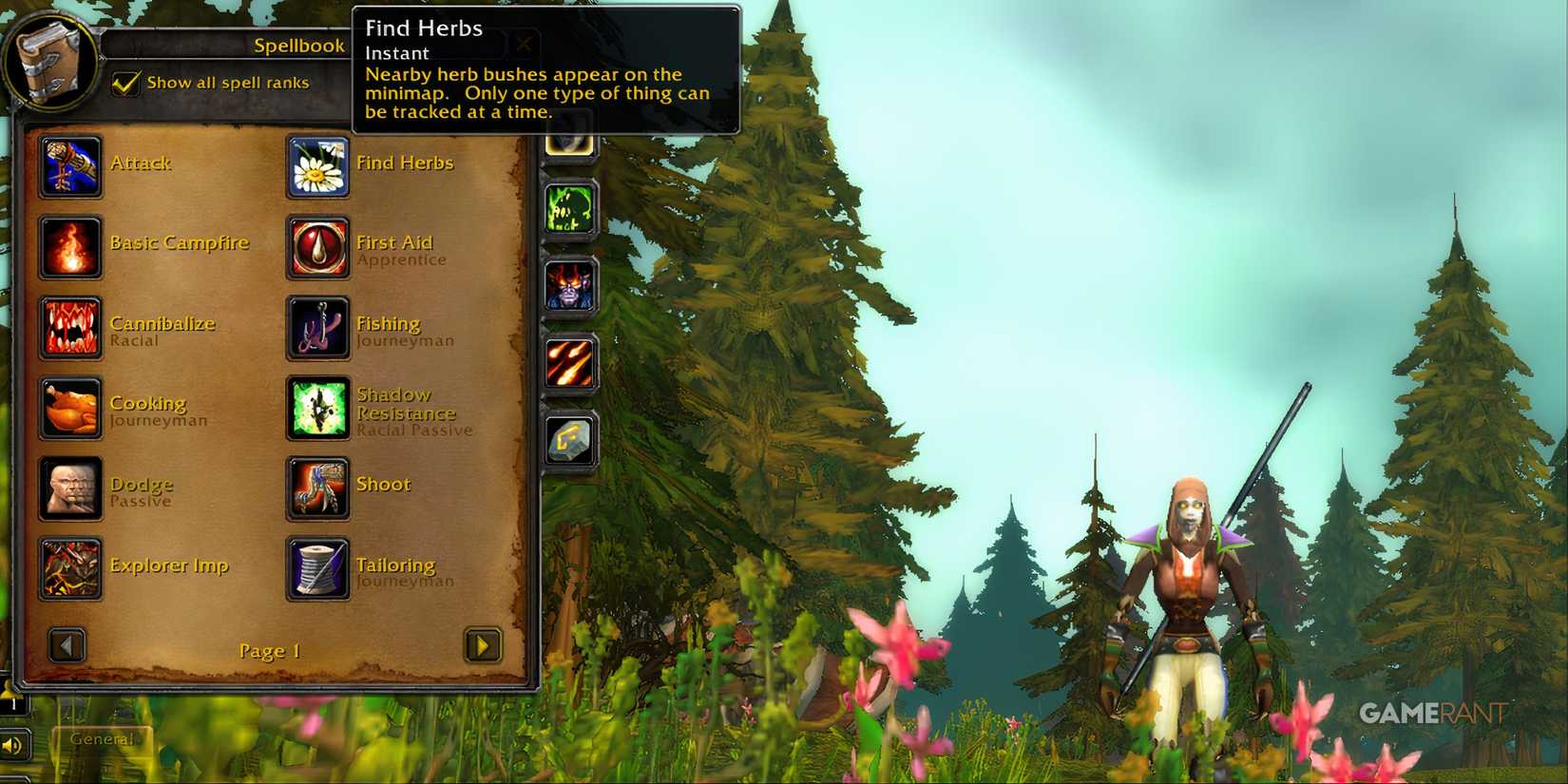Select the Shoot ability icon
Image resolution: width=1568 pixels, height=784 pixels.
point(317,487)
